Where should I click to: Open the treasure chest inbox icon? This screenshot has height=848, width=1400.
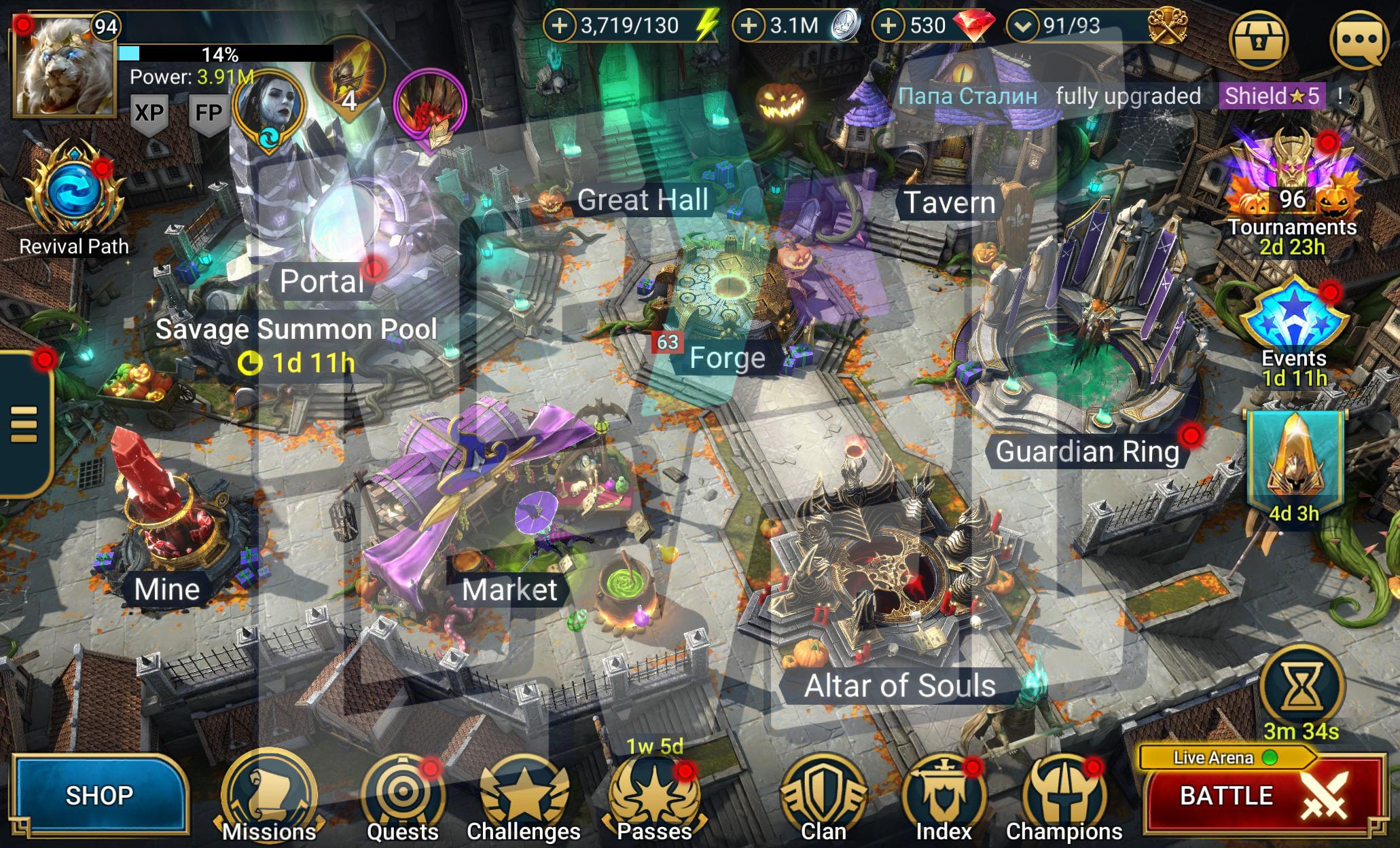click(1259, 39)
